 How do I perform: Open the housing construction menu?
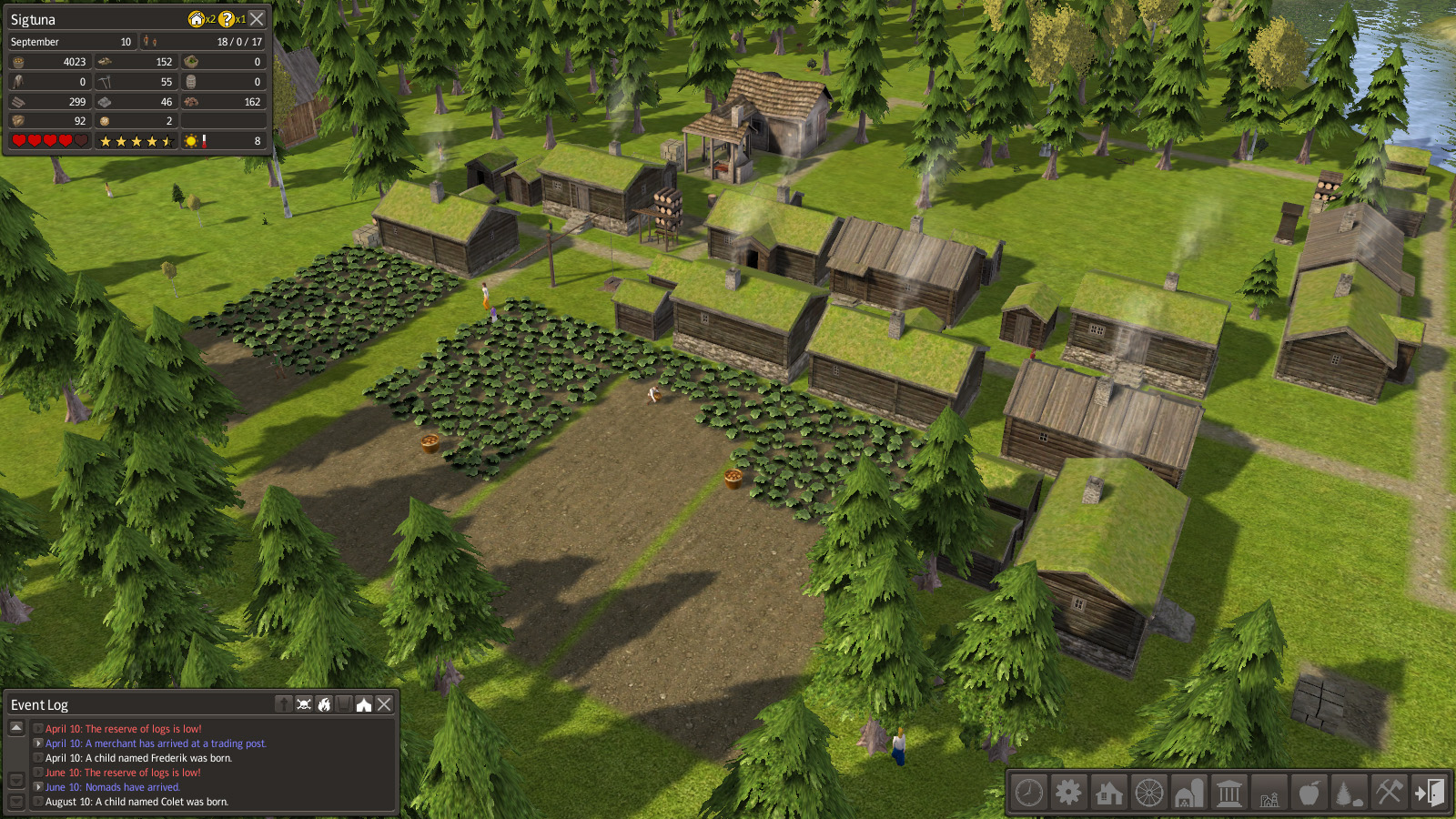point(1109,793)
